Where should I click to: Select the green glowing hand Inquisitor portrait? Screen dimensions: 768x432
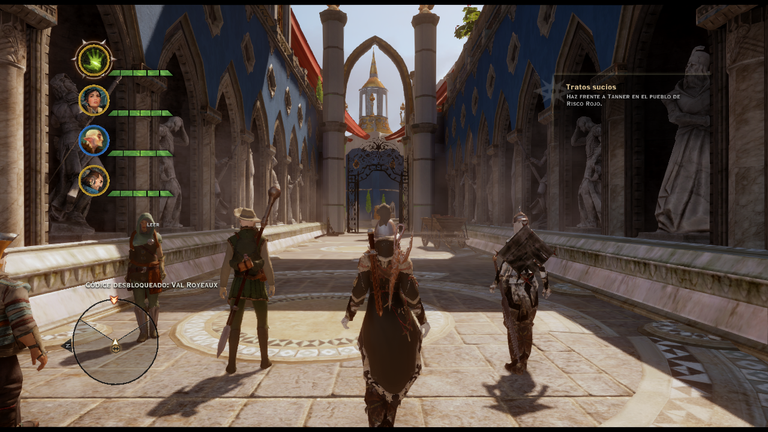click(x=94, y=60)
